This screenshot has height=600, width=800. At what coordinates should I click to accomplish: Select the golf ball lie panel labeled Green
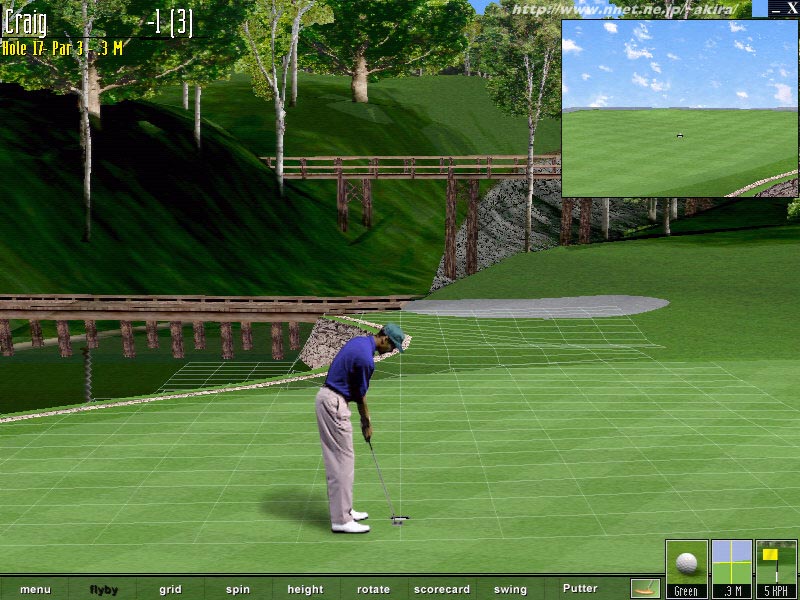[x=686, y=568]
